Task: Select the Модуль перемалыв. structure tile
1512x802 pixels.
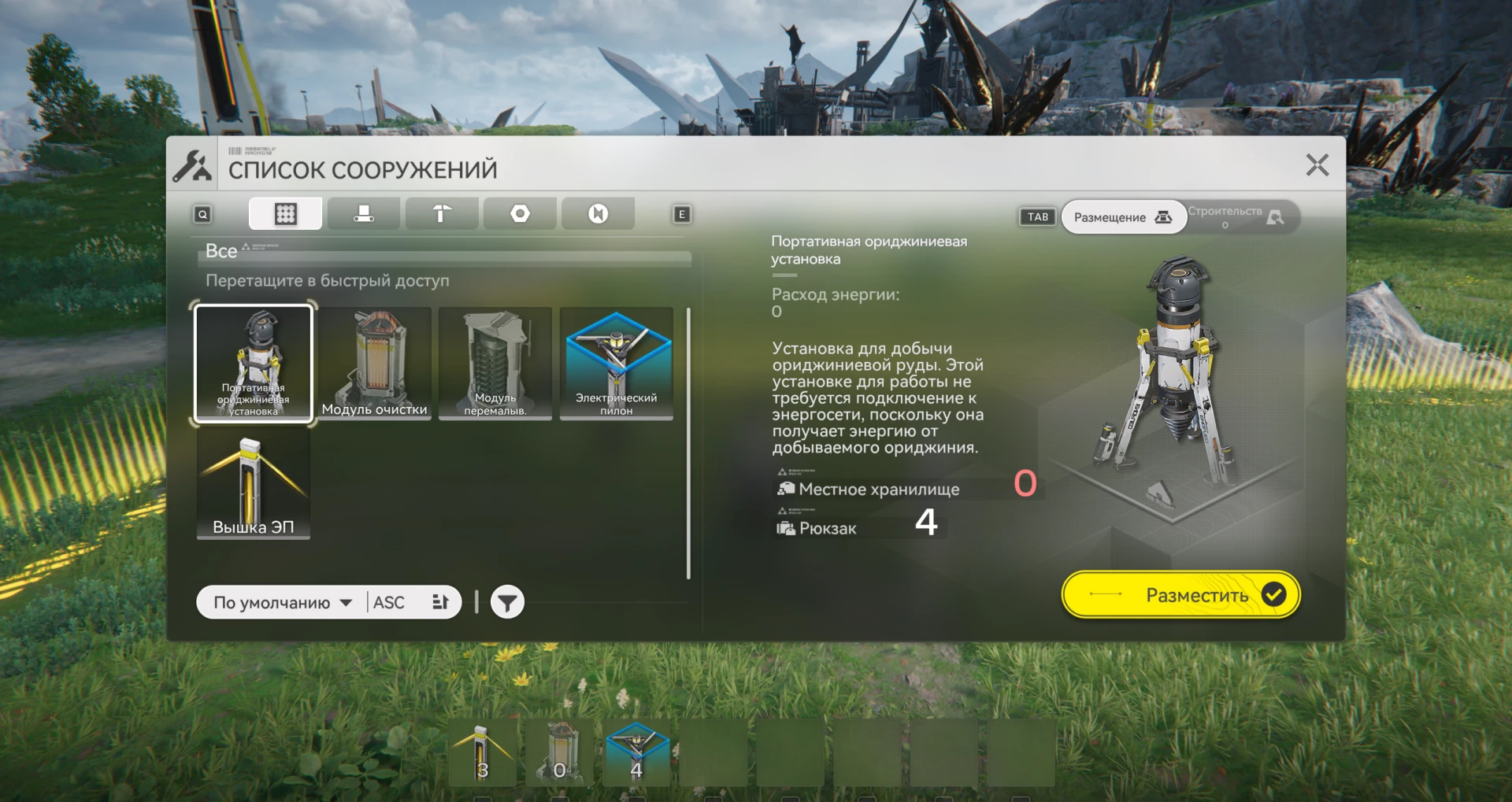Action: coord(495,364)
